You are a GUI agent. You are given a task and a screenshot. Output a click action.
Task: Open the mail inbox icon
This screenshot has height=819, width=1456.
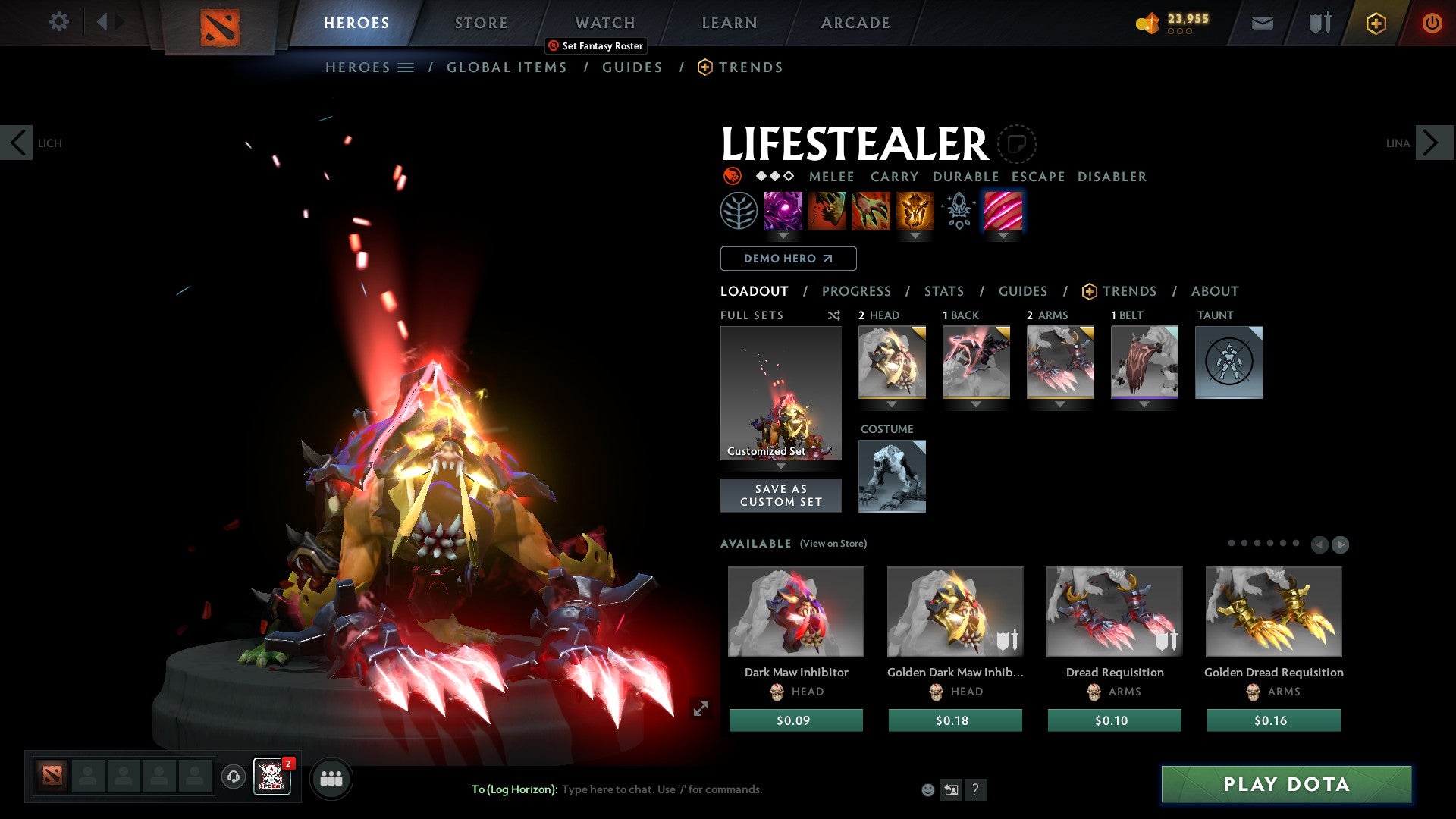pos(1262,23)
